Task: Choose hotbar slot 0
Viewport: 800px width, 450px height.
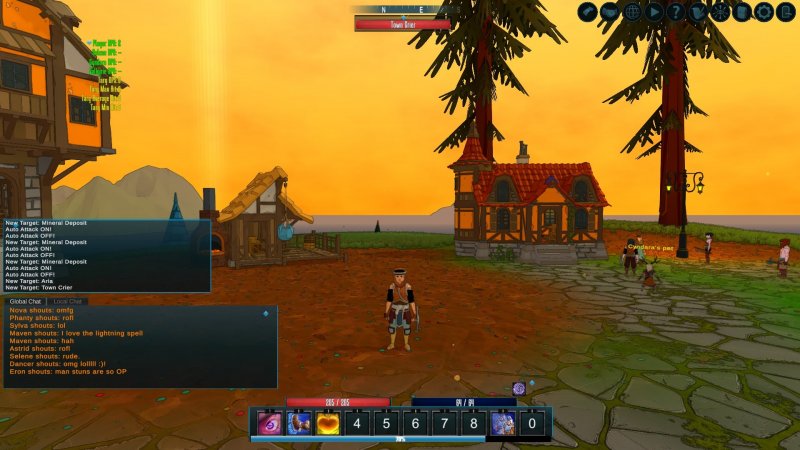Action: [531, 423]
